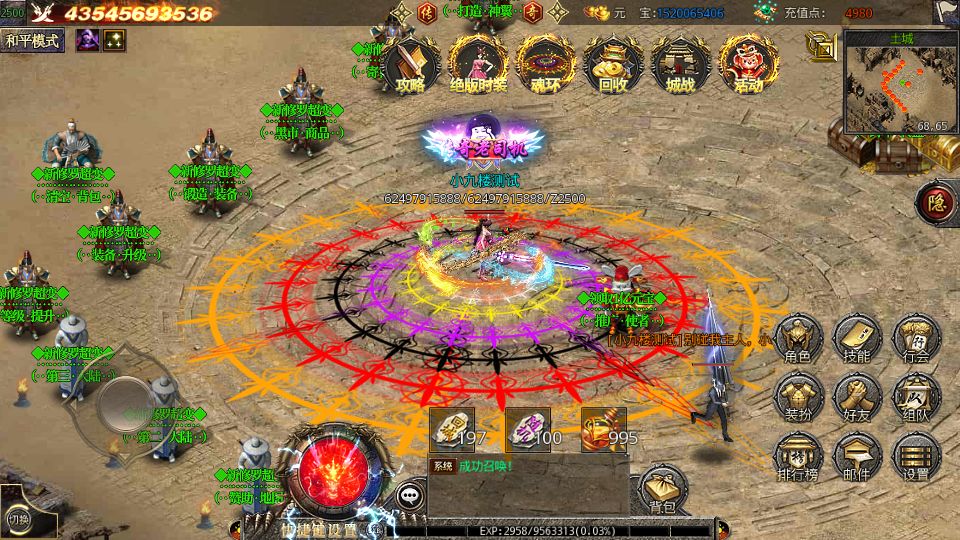Open the 好友 friends list
The height and width of the screenshot is (540, 960).
(857, 397)
